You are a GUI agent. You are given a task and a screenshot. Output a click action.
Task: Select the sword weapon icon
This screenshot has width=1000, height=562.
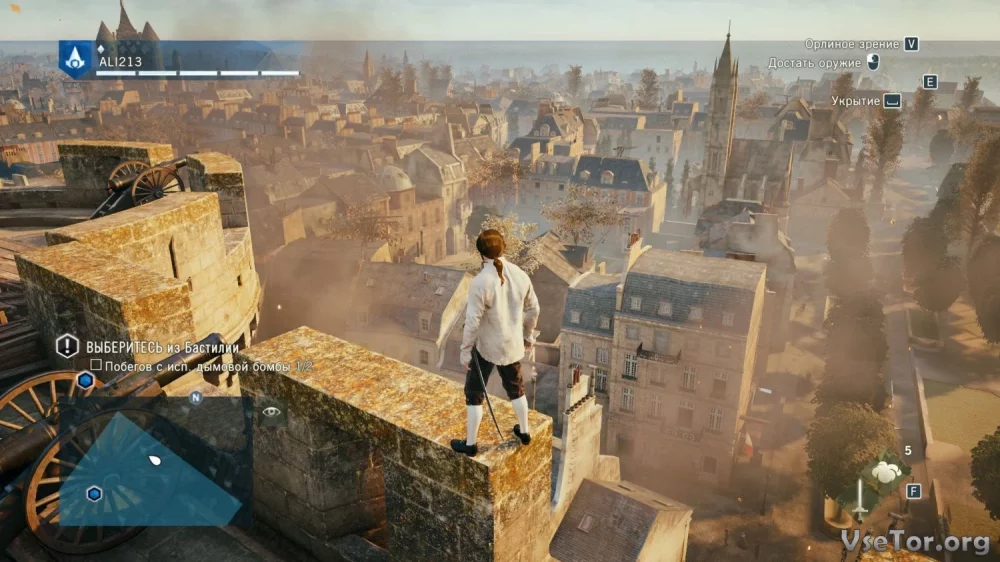pos(860,500)
